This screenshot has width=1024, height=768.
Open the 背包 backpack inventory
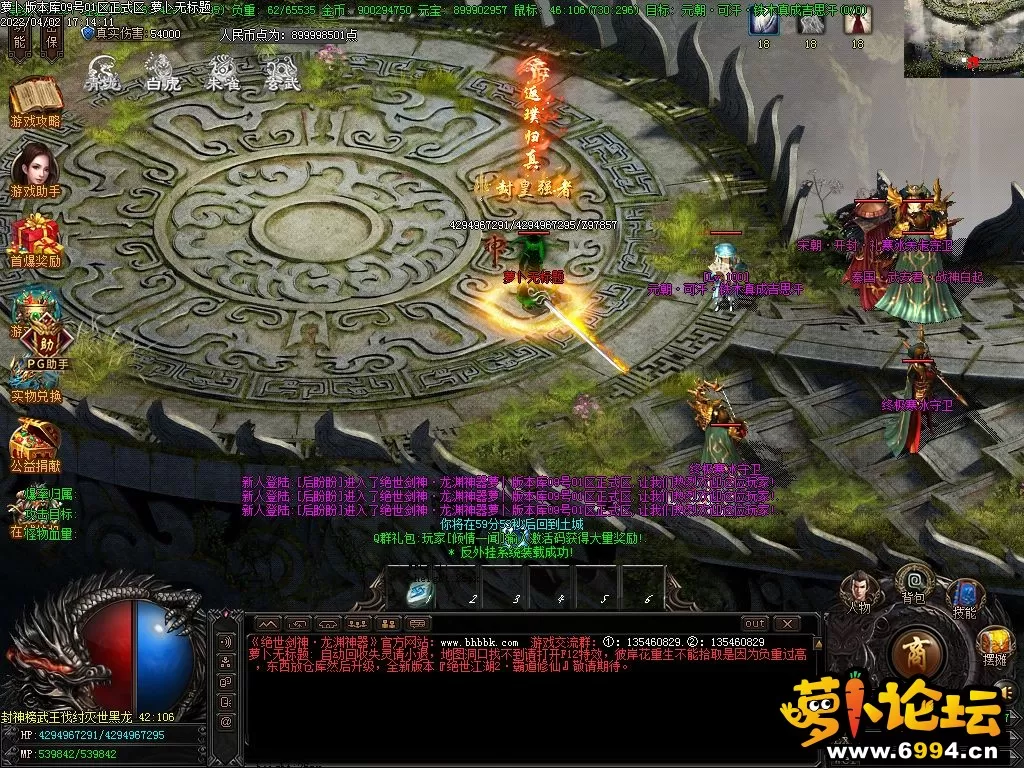(913, 582)
